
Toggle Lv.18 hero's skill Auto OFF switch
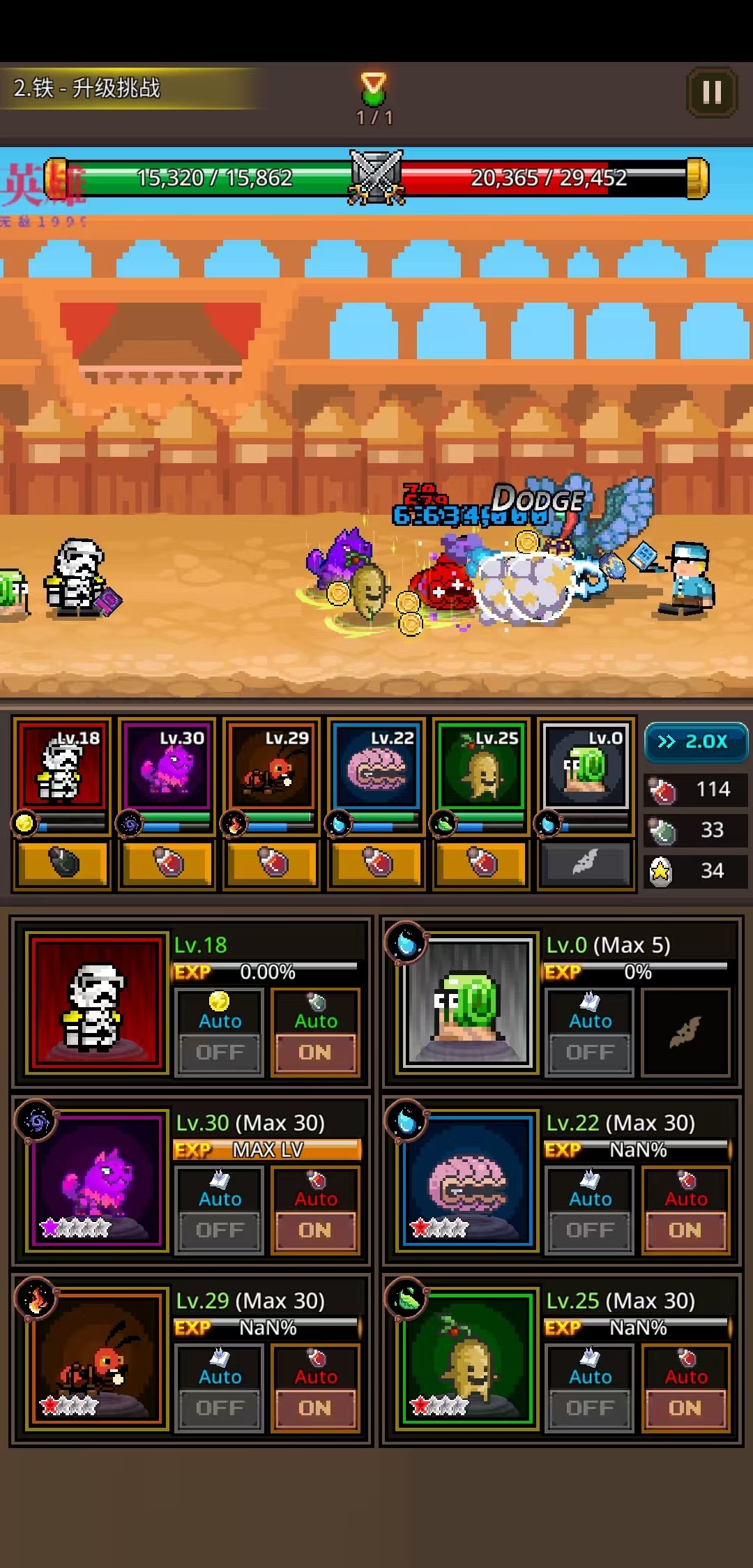(220, 1052)
